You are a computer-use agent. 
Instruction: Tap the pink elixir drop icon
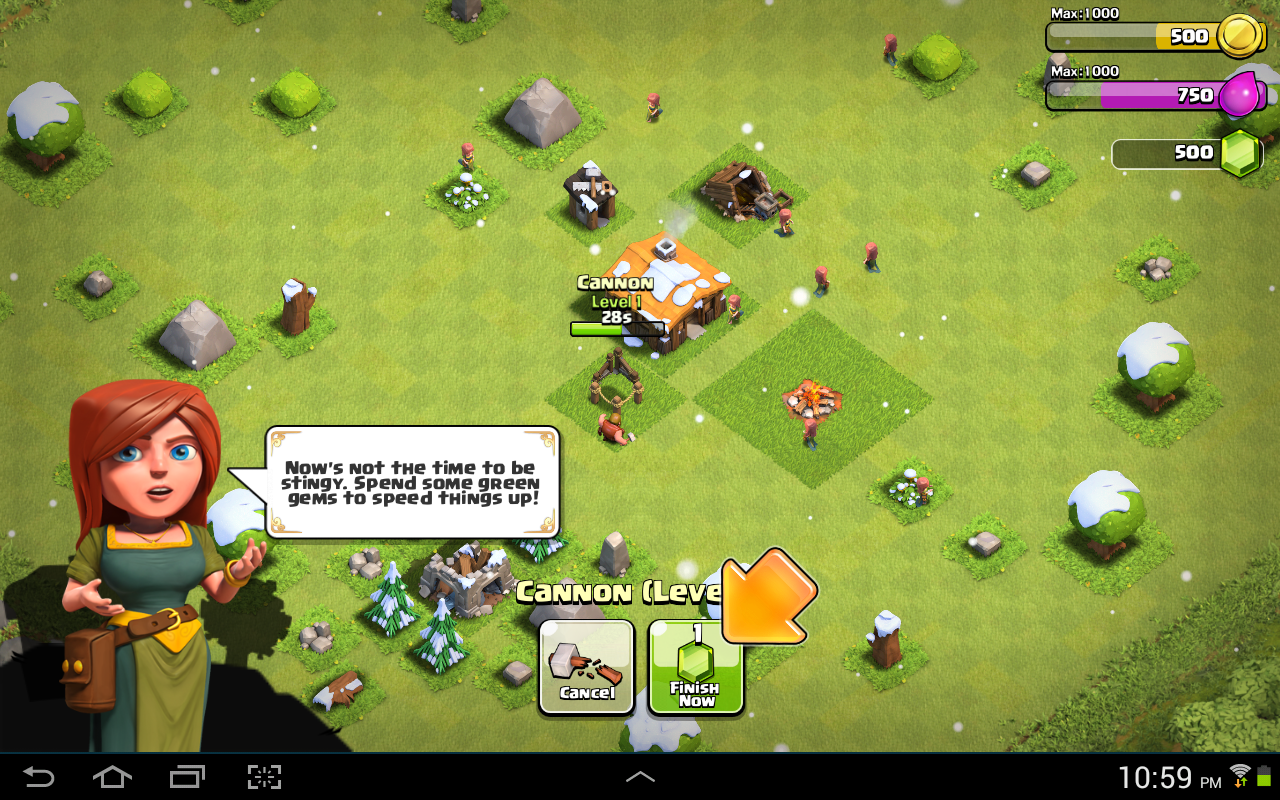pos(1242,96)
